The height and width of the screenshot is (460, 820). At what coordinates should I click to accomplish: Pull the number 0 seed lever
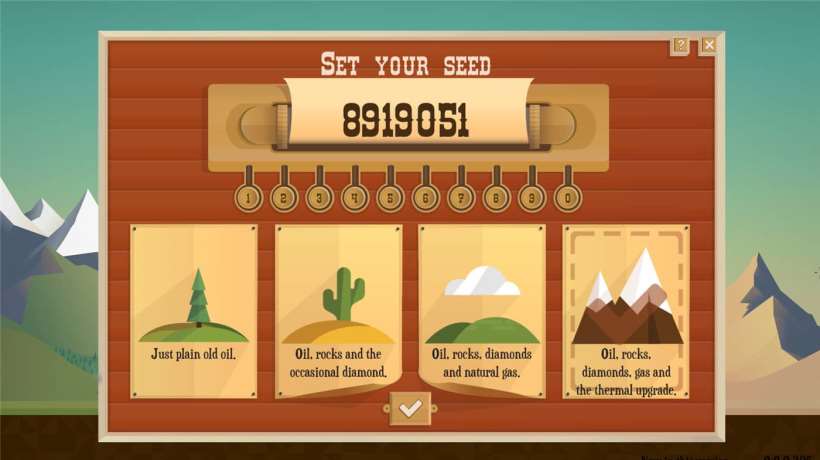coord(568,197)
